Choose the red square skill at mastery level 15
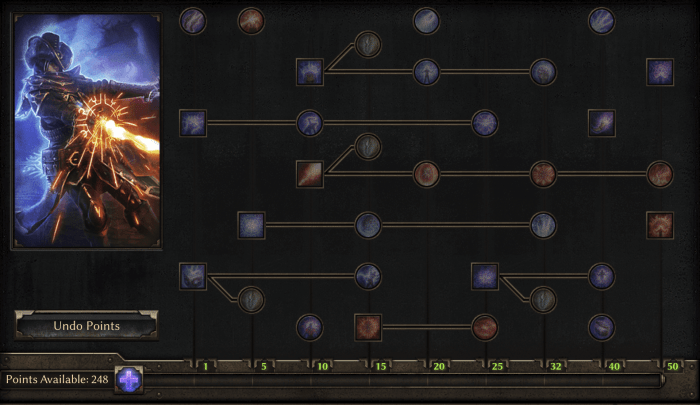This screenshot has width=700, height=405. point(368,326)
